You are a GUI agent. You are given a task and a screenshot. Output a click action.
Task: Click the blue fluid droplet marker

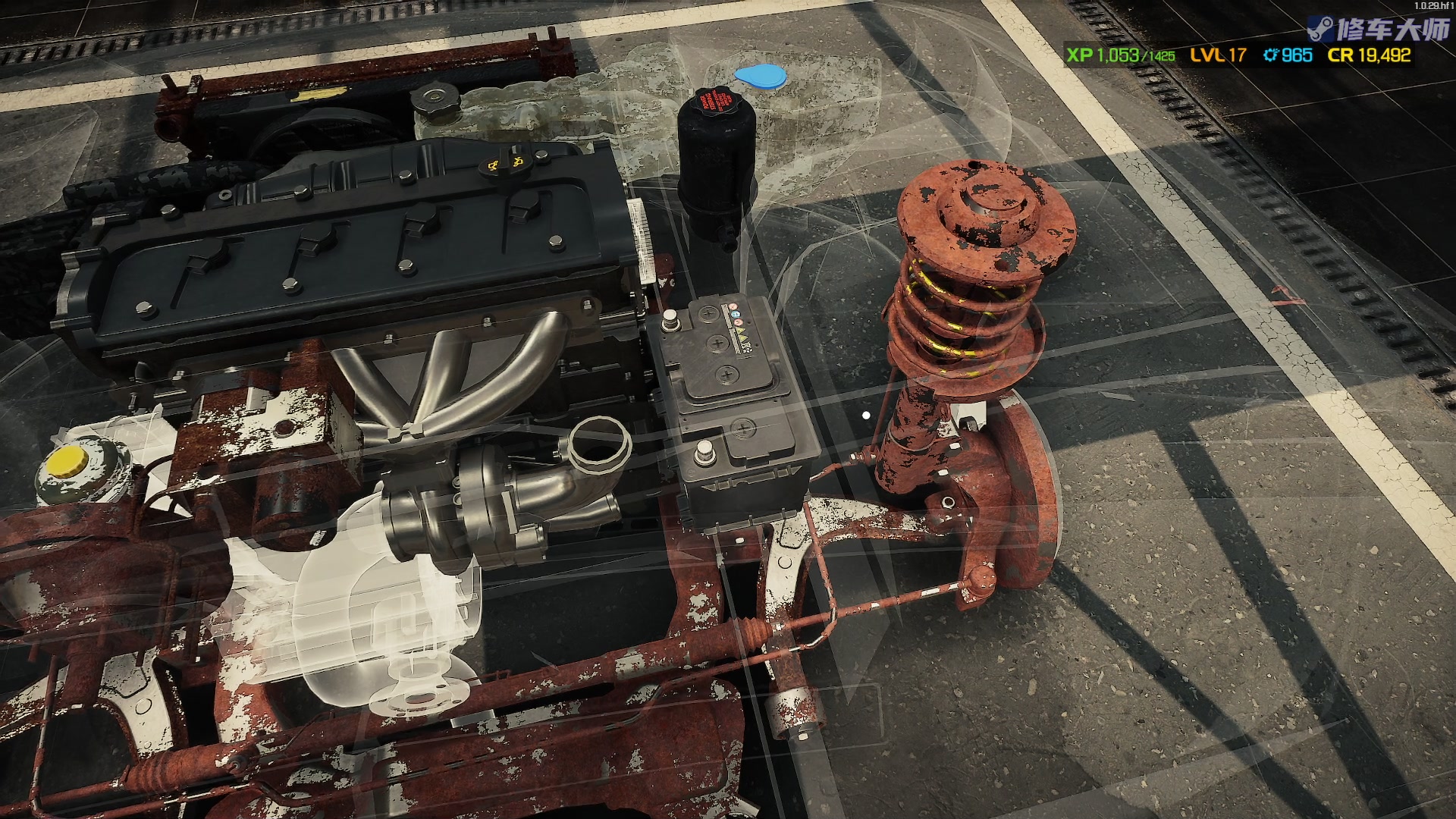pyautogui.click(x=760, y=77)
